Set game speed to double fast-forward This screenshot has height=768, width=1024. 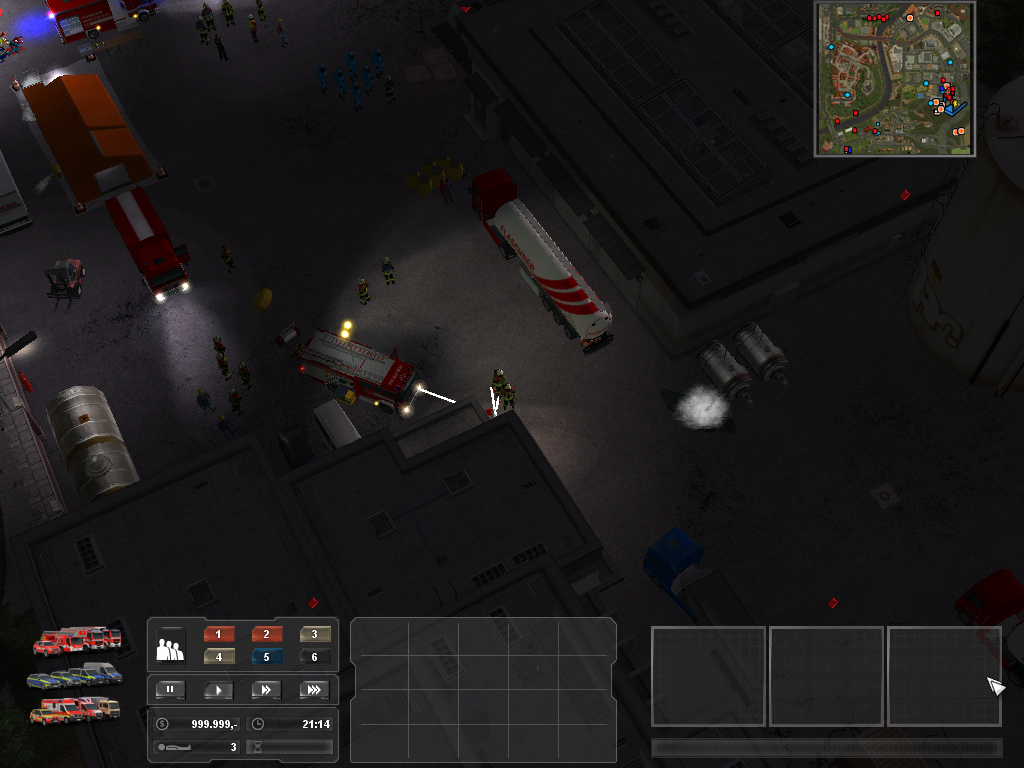266,689
